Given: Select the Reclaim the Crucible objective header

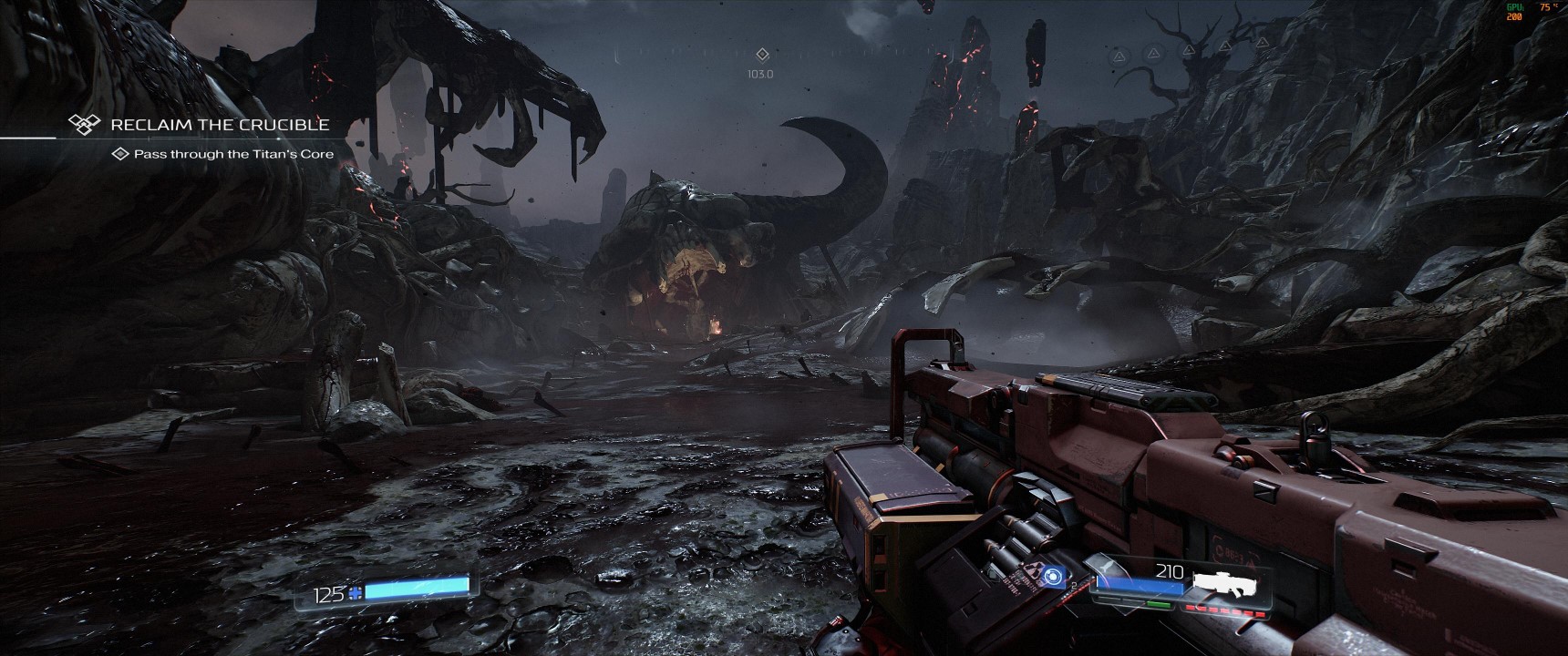Looking at the screenshot, I should click(x=219, y=124).
